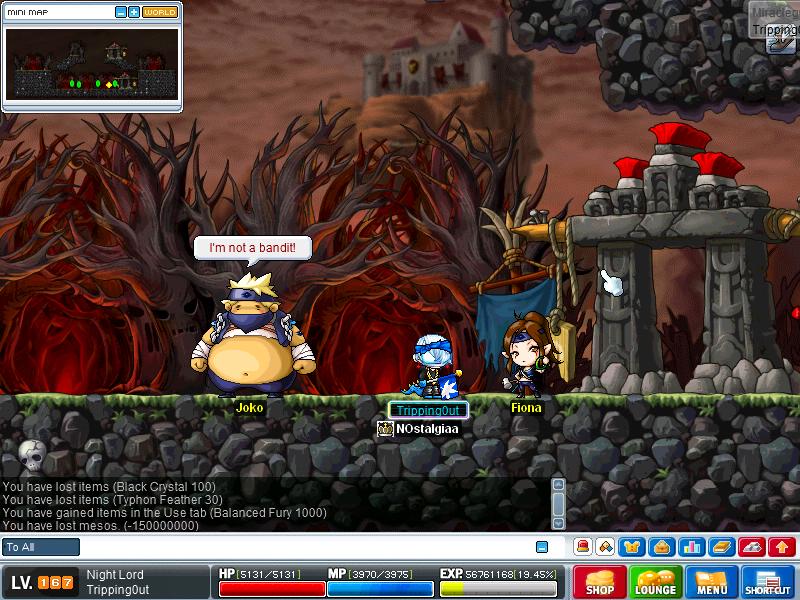This screenshot has height=600, width=800.
Task: Click the minimap's minus button
Action: click(x=121, y=12)
